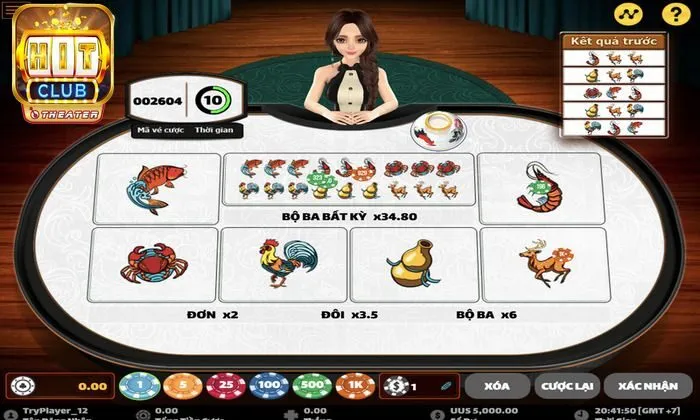Choose the crab betting tile
This screenshot has height=420, width=700.
[153, 264]
